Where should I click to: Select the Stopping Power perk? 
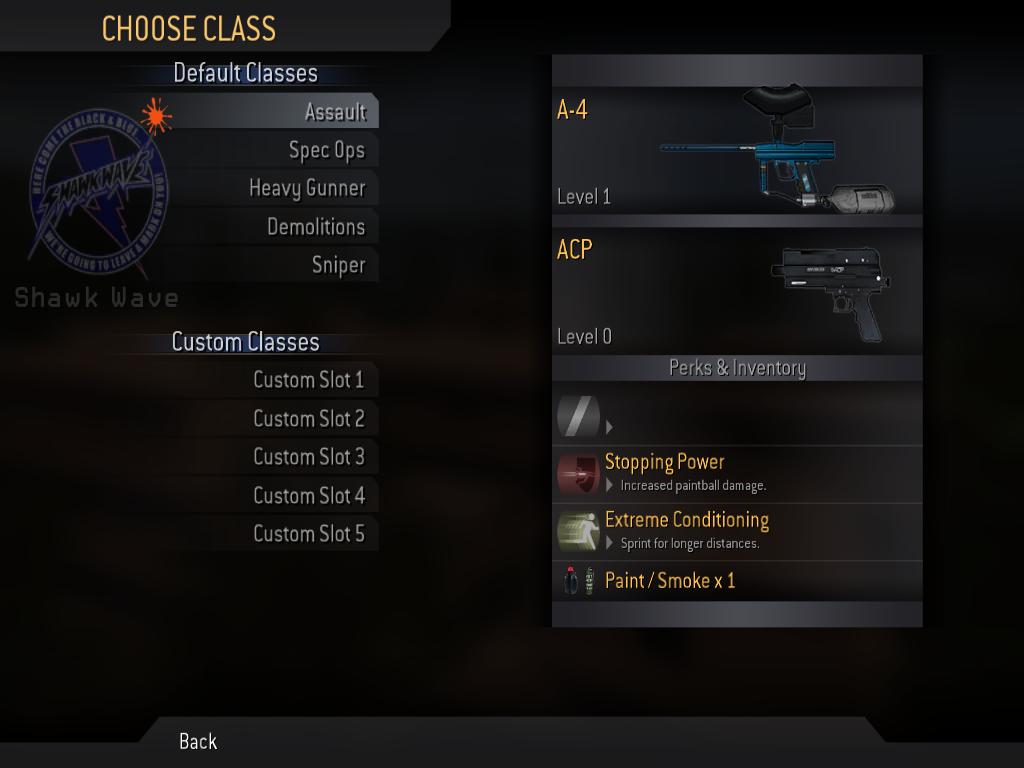[736, 473]
